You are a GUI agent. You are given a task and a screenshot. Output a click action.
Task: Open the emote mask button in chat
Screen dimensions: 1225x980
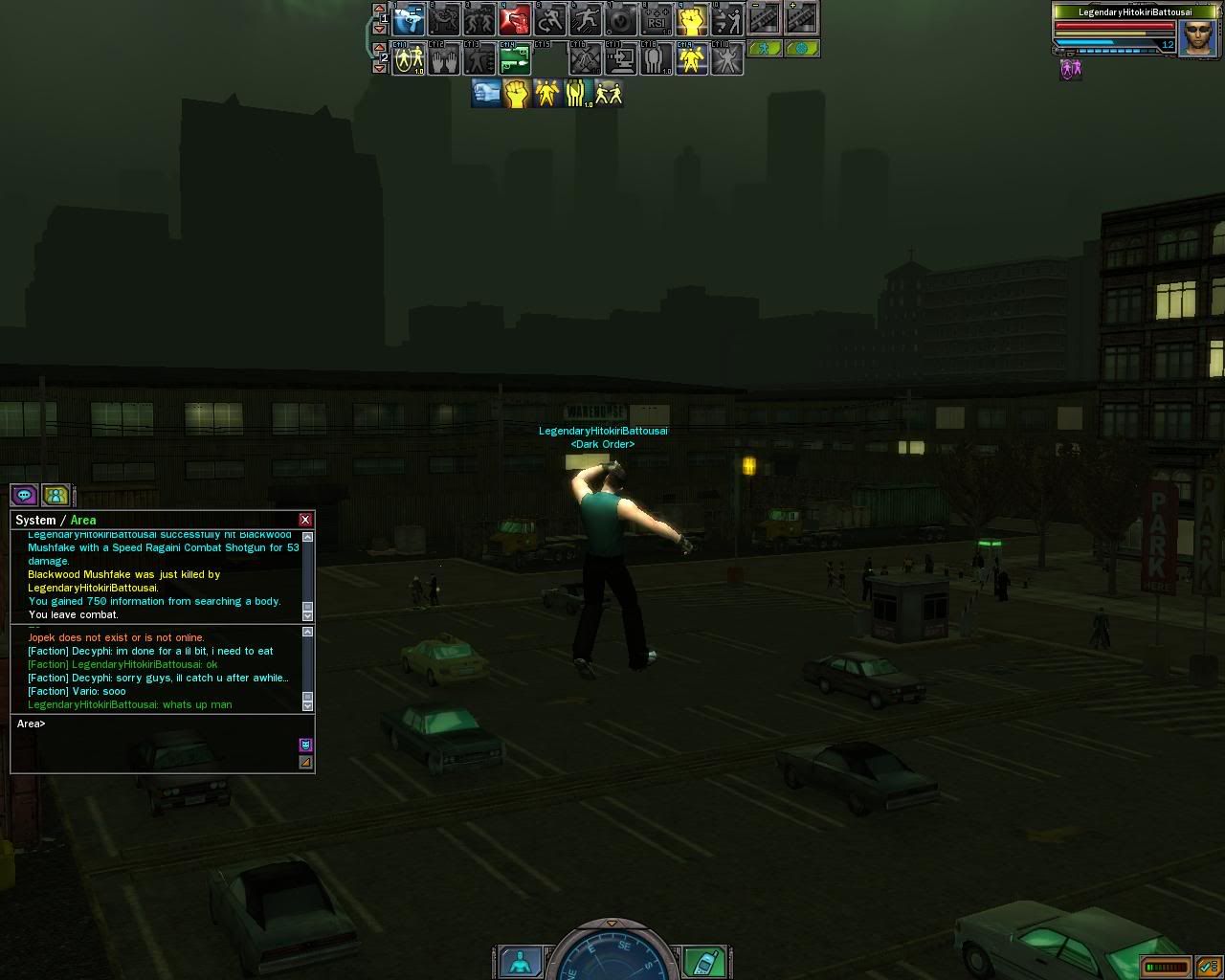pos(306,745)
